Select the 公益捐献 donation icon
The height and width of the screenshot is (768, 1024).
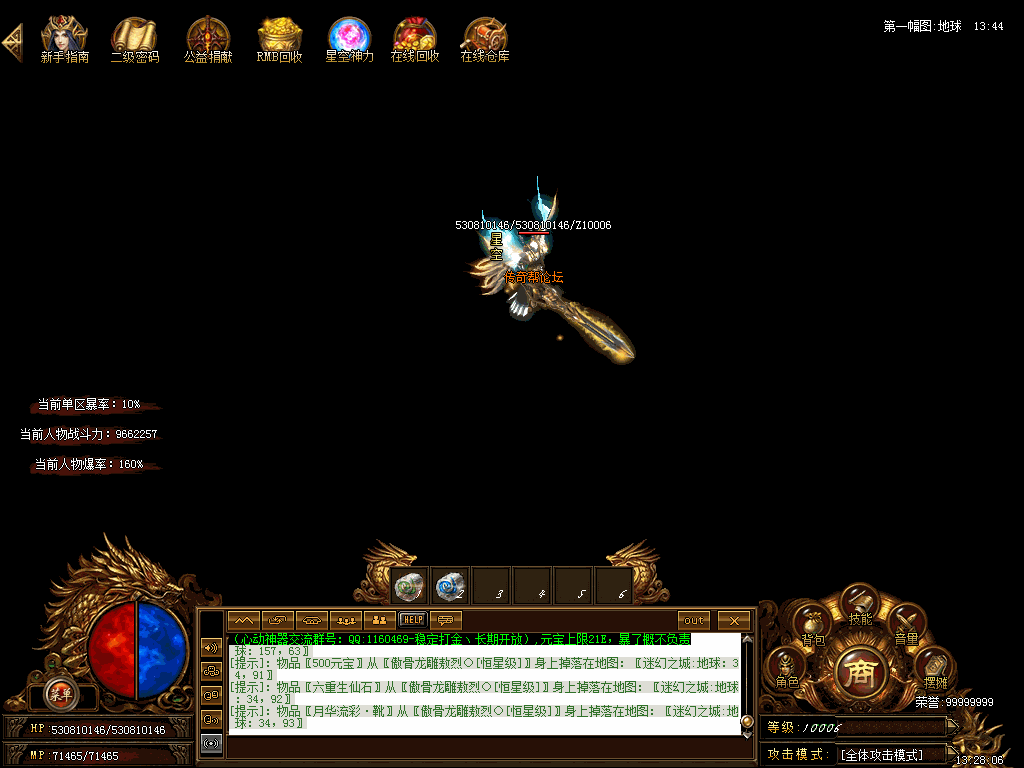click(x=208, y=38)
